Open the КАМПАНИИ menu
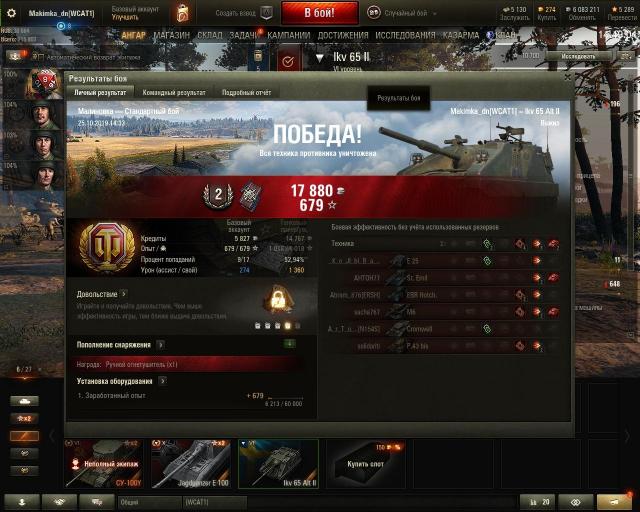The height and width of the screenshot is (512, 640). click(289, 34)
